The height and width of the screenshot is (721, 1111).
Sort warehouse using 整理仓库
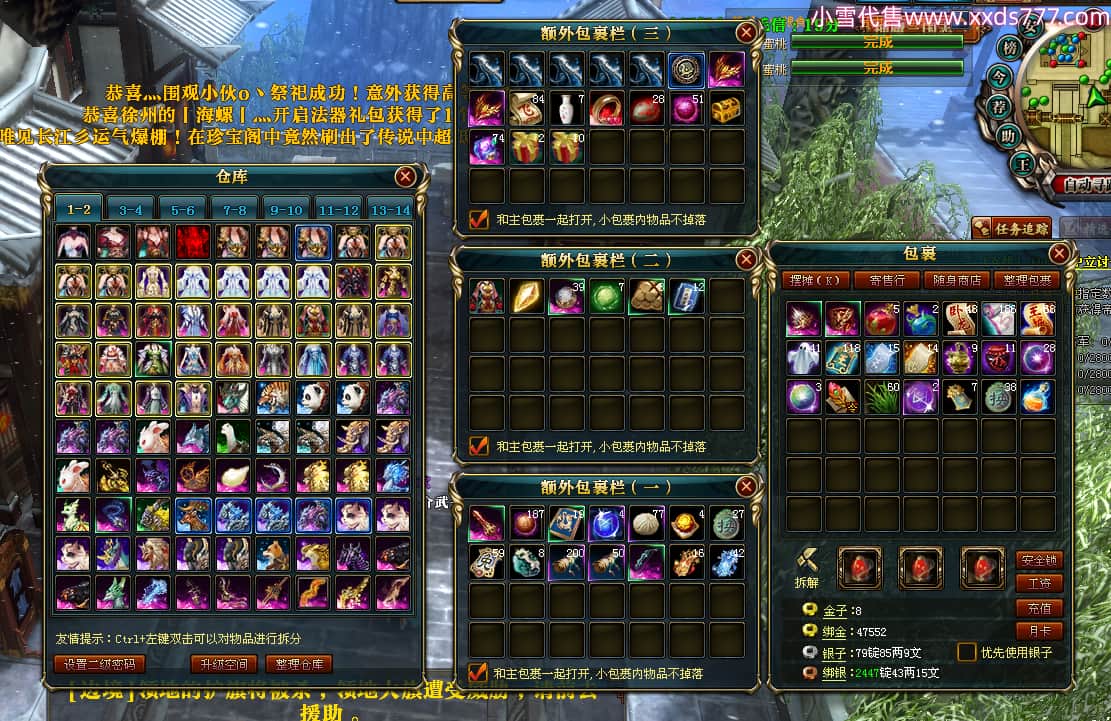click(x=299, y=663)
